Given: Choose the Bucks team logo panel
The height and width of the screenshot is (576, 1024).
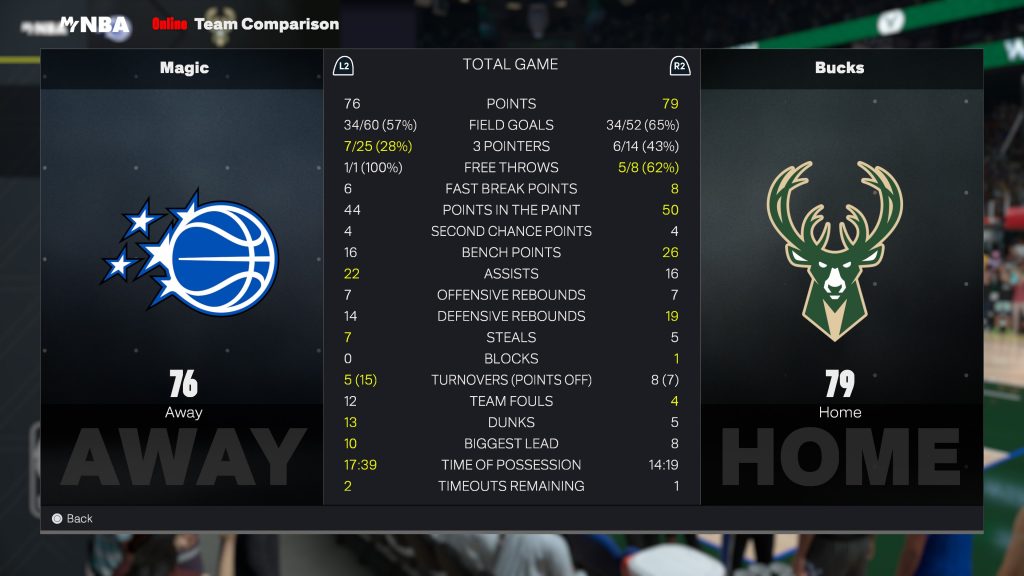Looking at the screenshot, I should pos(839,251).
